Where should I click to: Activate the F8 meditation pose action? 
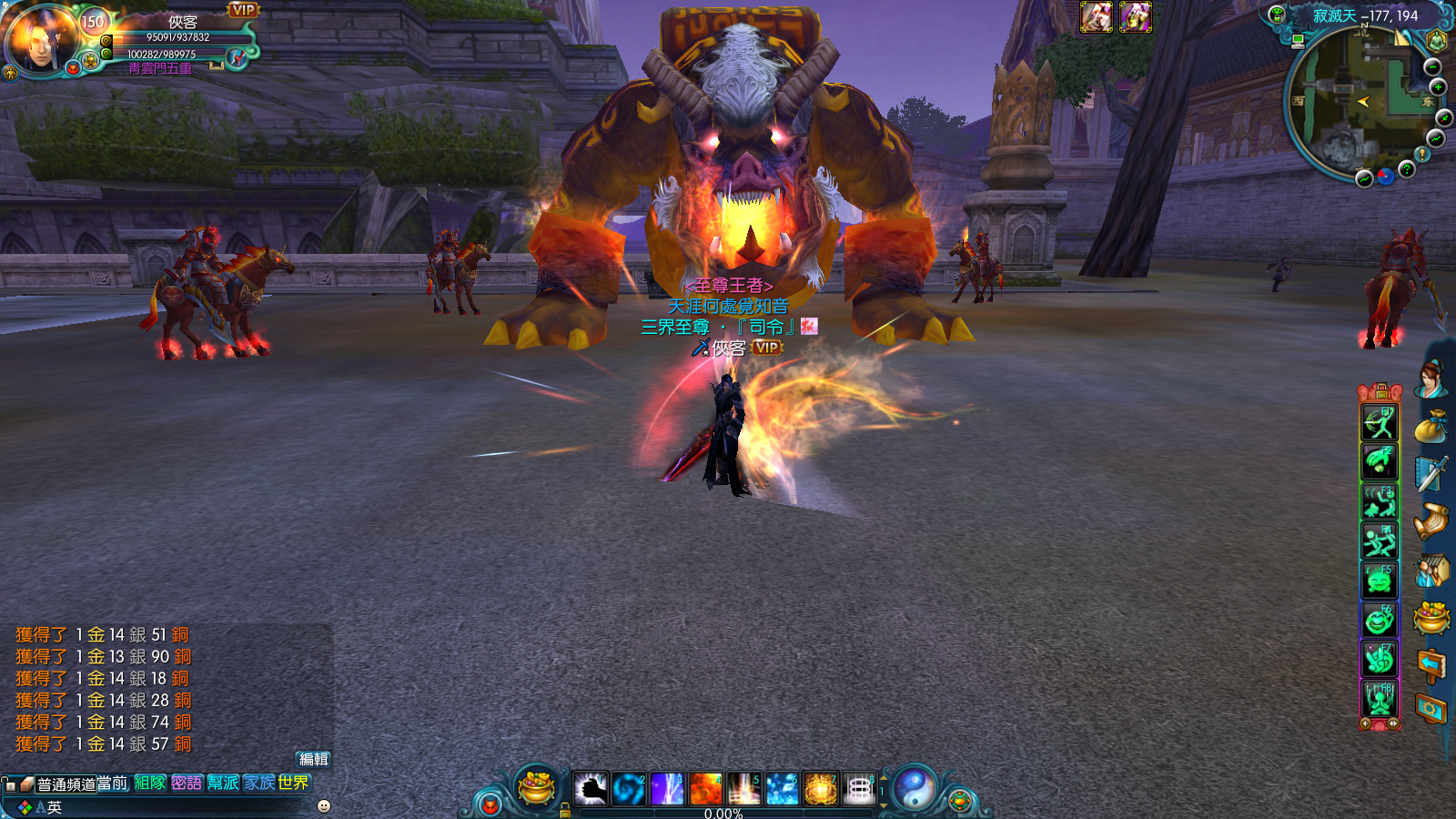point(1380,698)
